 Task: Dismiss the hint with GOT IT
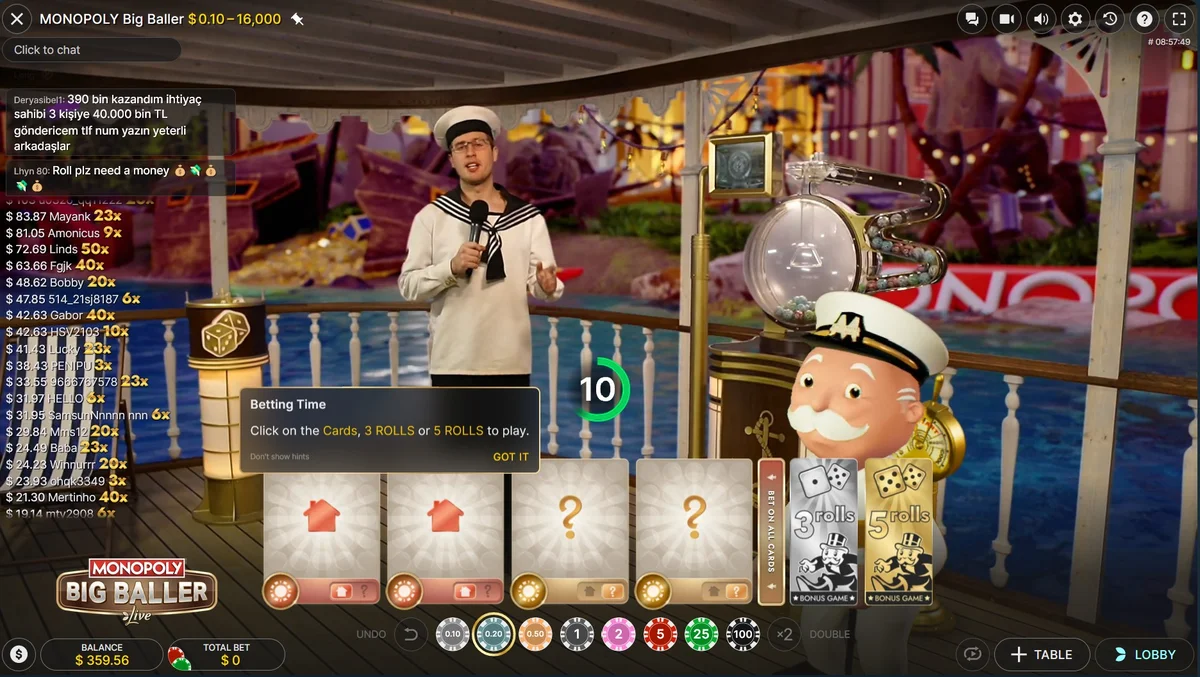(x=510, y=457)
